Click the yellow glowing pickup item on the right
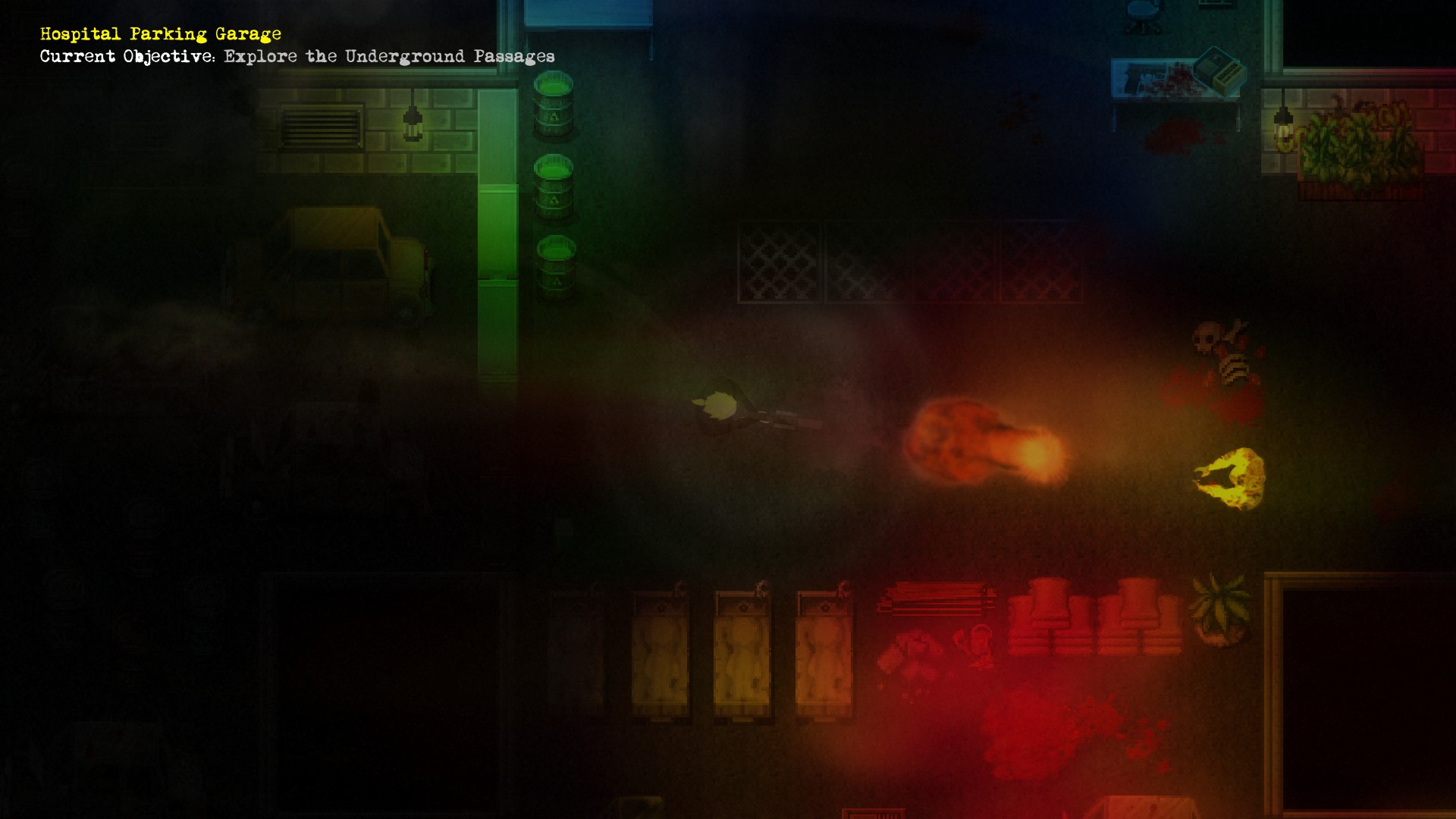The image size is (1456, 819). click(x=1228, y=474)
